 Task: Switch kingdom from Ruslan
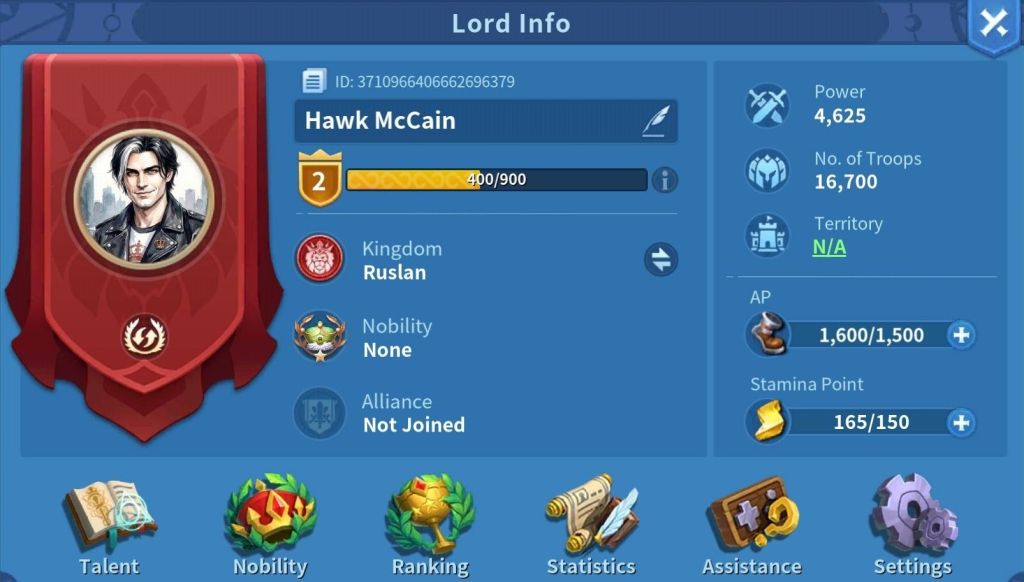click(660, 260)
